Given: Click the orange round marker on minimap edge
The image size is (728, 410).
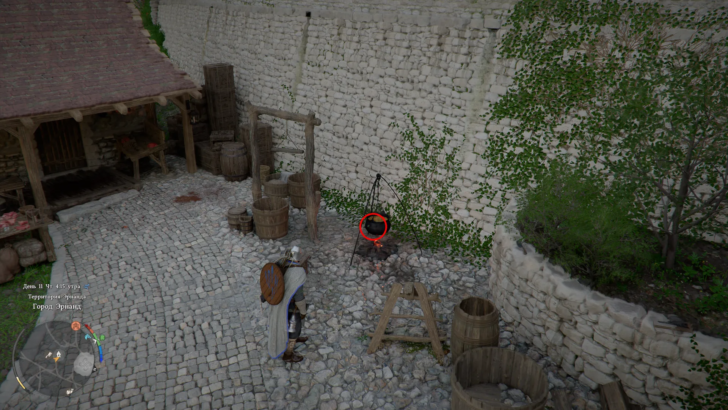Looking at the screenshot, I should 76,326.
